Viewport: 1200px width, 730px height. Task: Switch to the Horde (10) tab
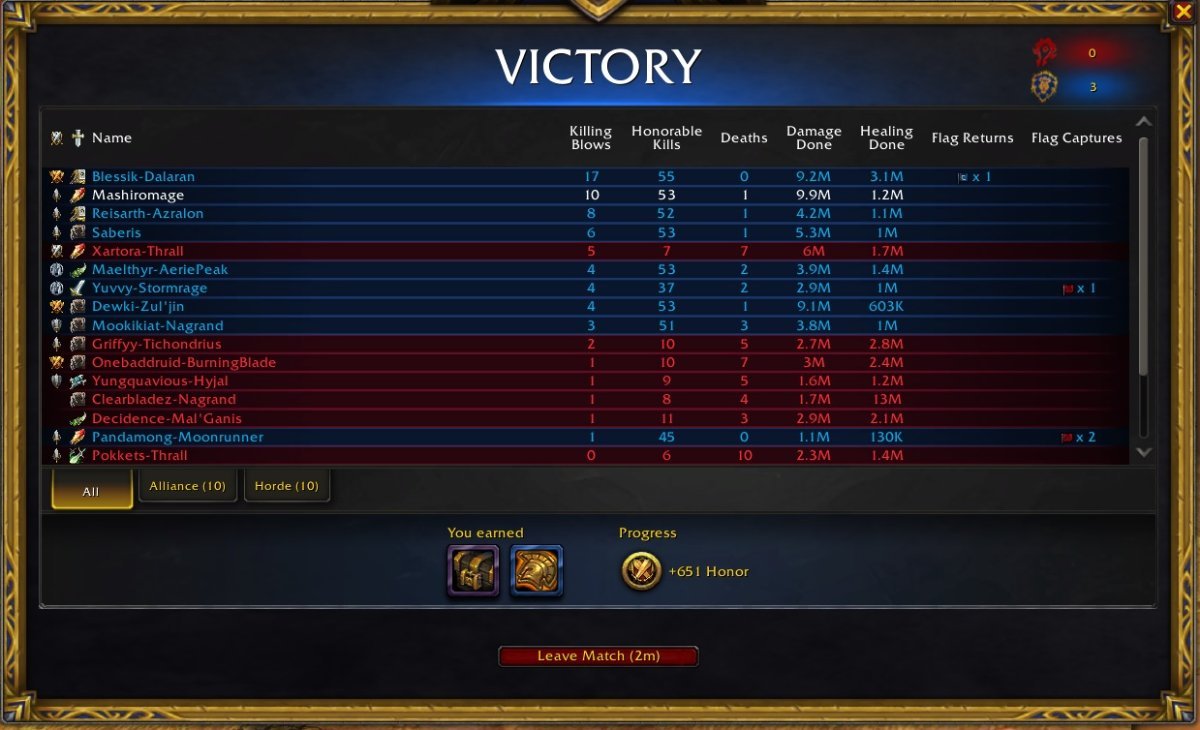click(x=286, y=486)
